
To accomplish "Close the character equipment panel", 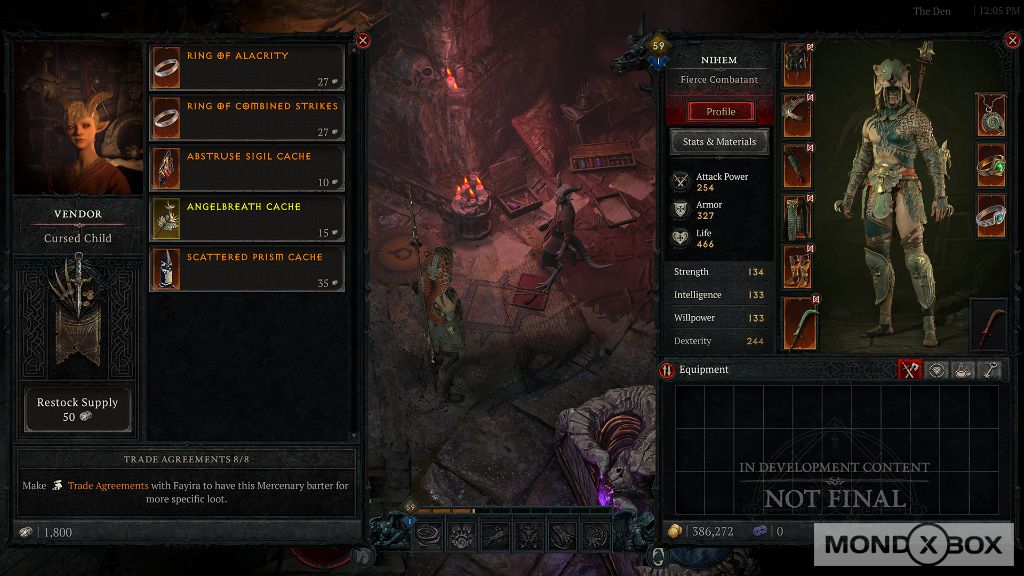I will click(1011, 41).
